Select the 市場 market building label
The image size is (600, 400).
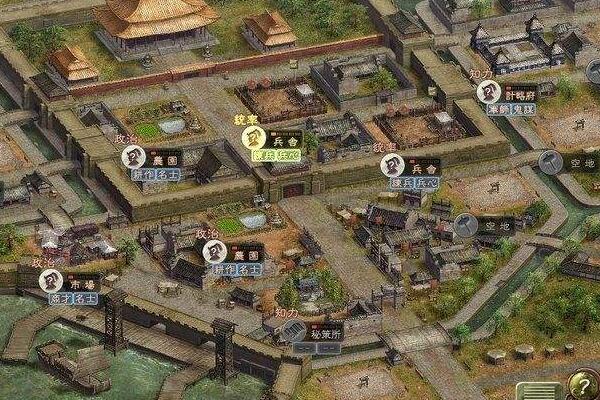84,283
